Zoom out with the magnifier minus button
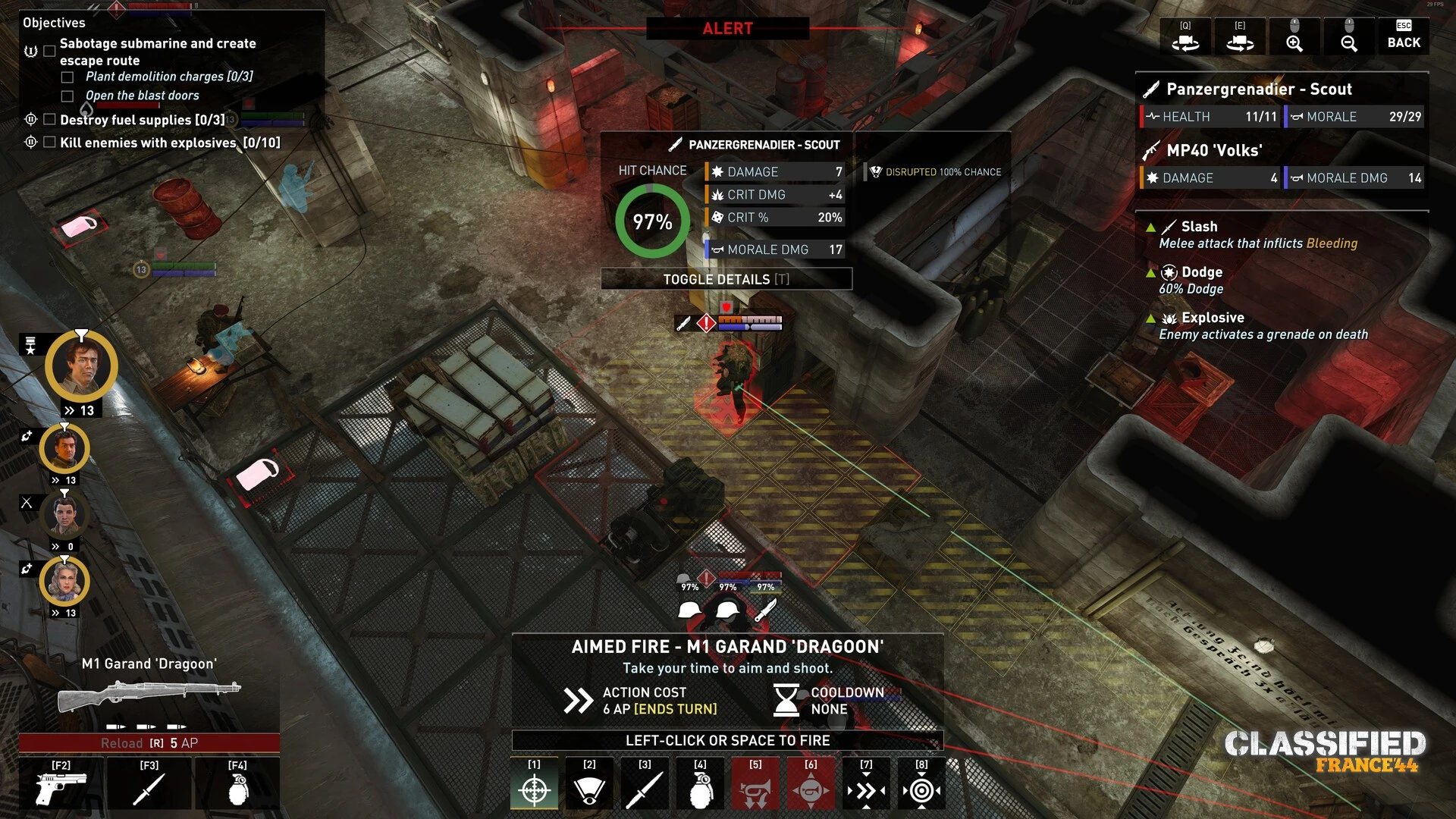1456x819 pixels. pos(1349,36)
